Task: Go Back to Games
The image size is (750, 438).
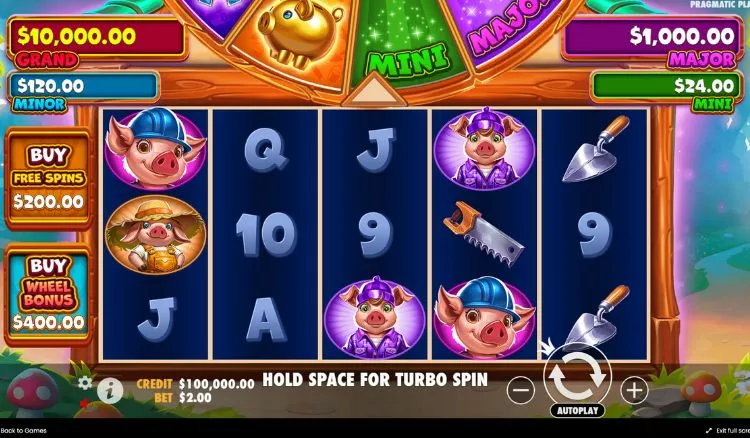Action: click(x=24, y=431)
